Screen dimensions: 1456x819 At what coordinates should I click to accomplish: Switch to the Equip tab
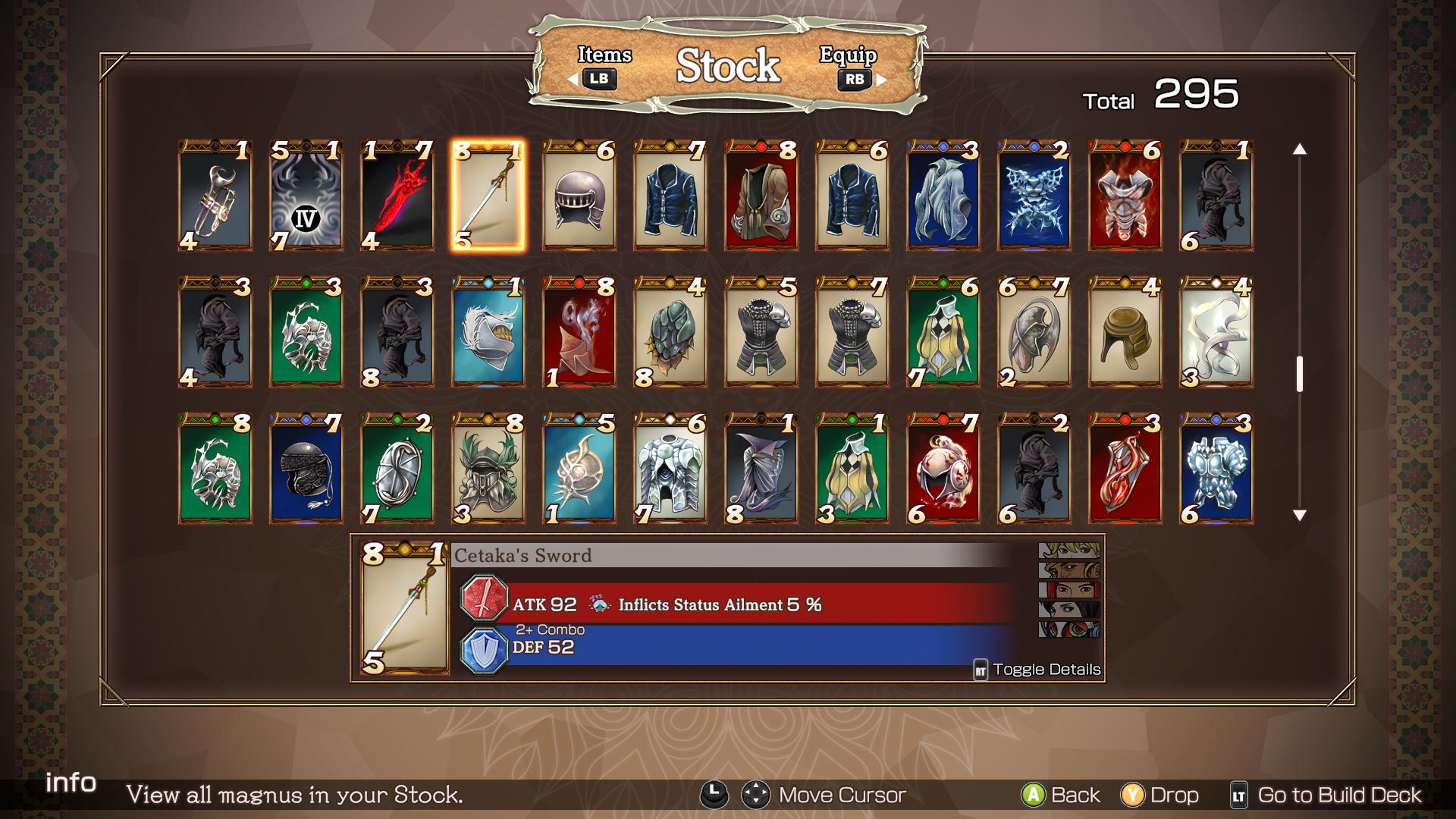pyautogui.click(x=850, y=66)
